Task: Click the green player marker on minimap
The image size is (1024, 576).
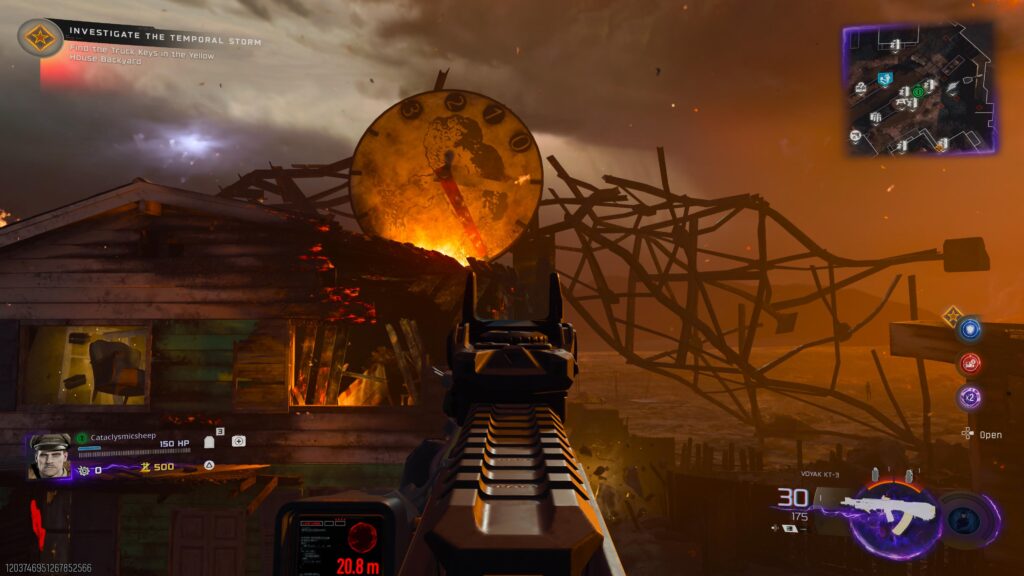Action: 917,92
